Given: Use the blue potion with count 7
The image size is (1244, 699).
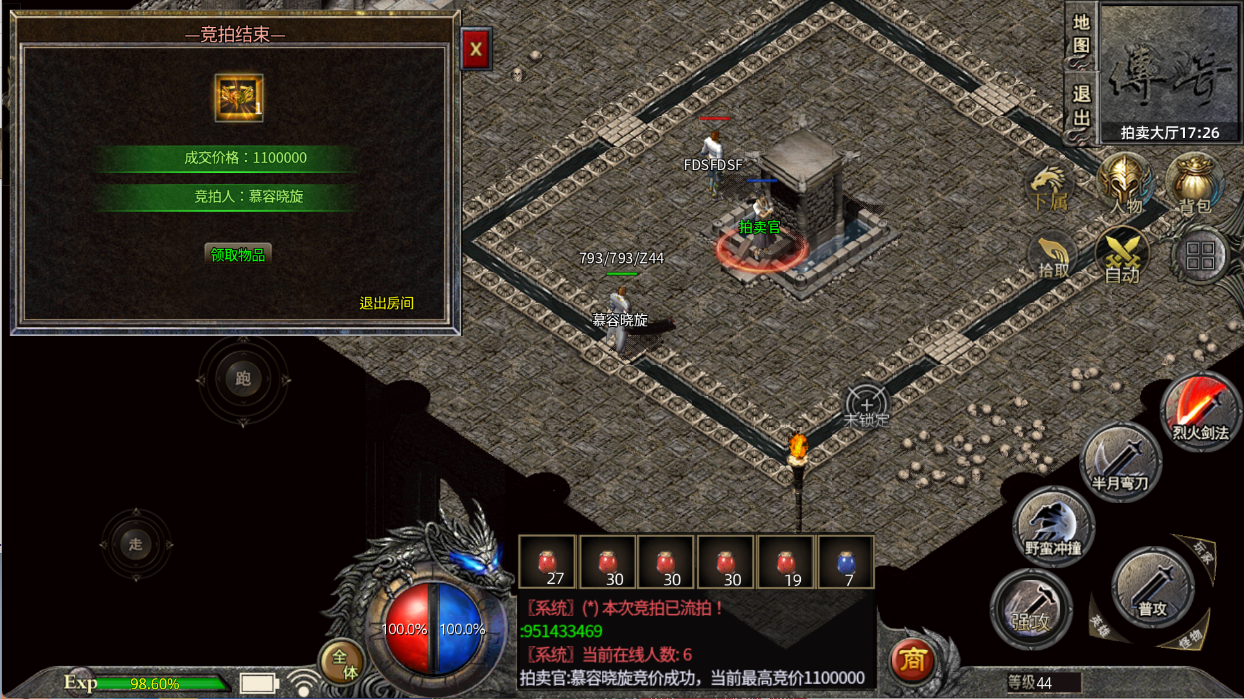Looking at the screenshot, I should pyautogui.click(x=846, y=563).
